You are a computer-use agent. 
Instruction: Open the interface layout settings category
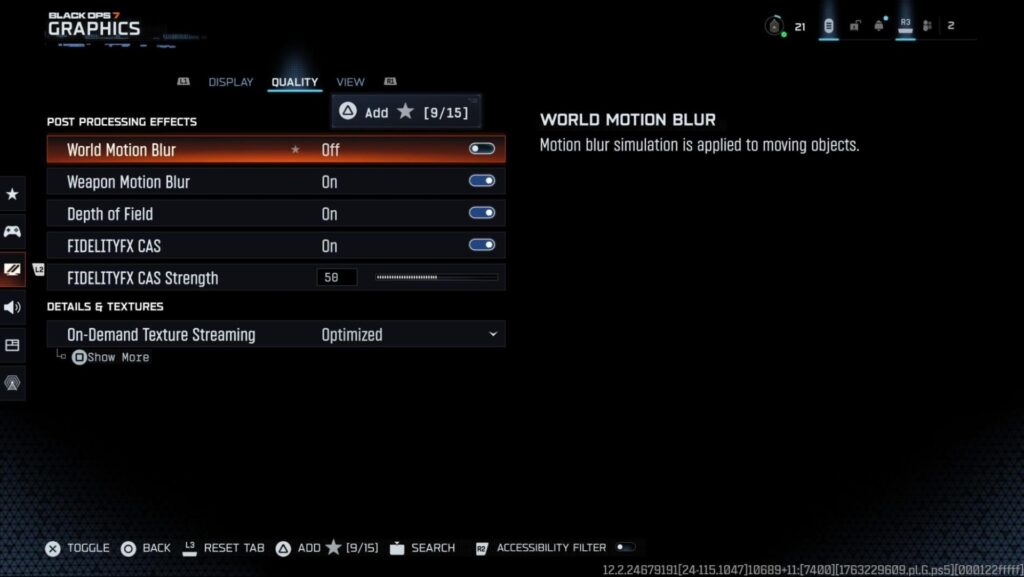coord(13,345)
